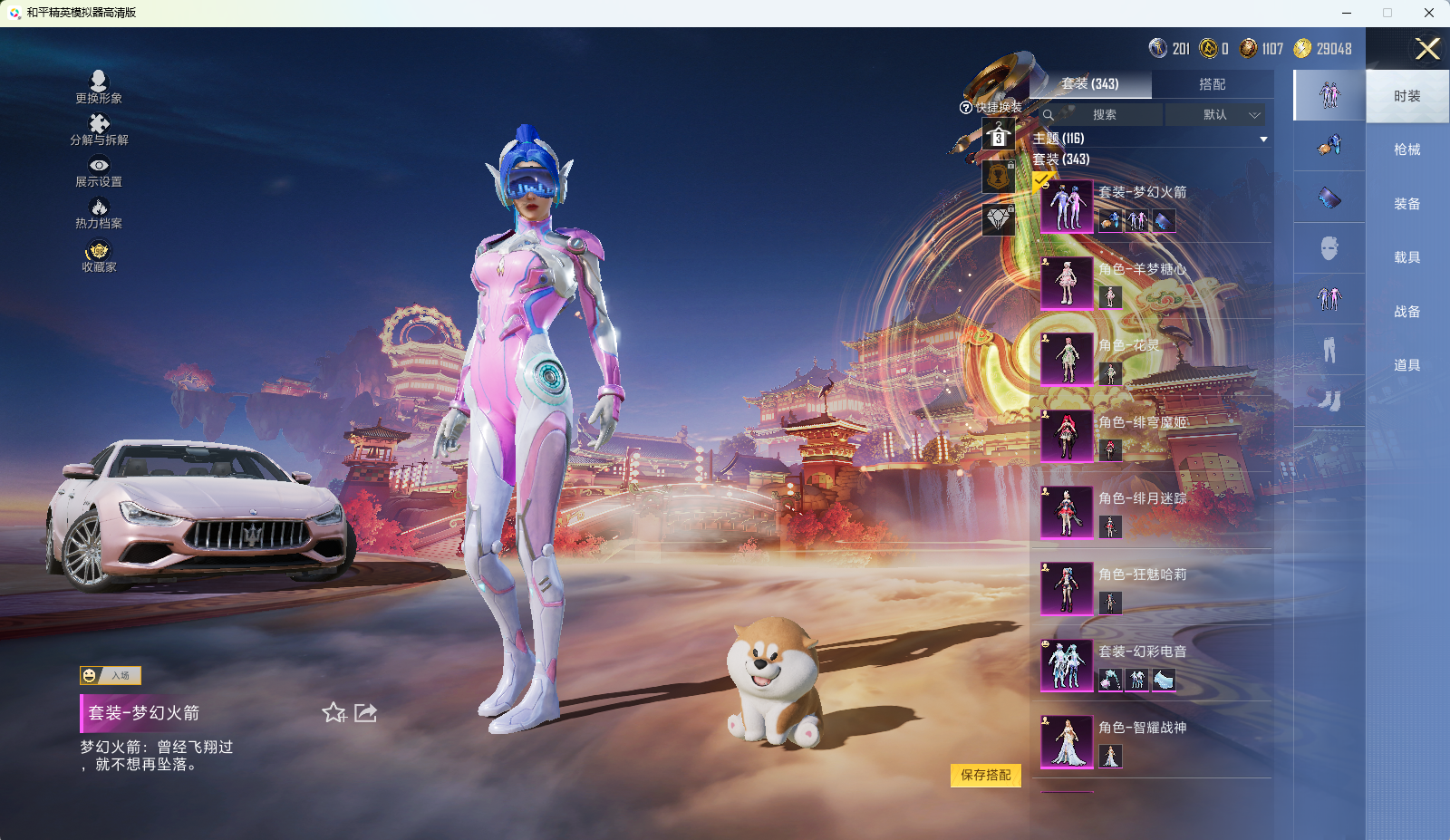Minimize the emulator window

[1347, 13]
